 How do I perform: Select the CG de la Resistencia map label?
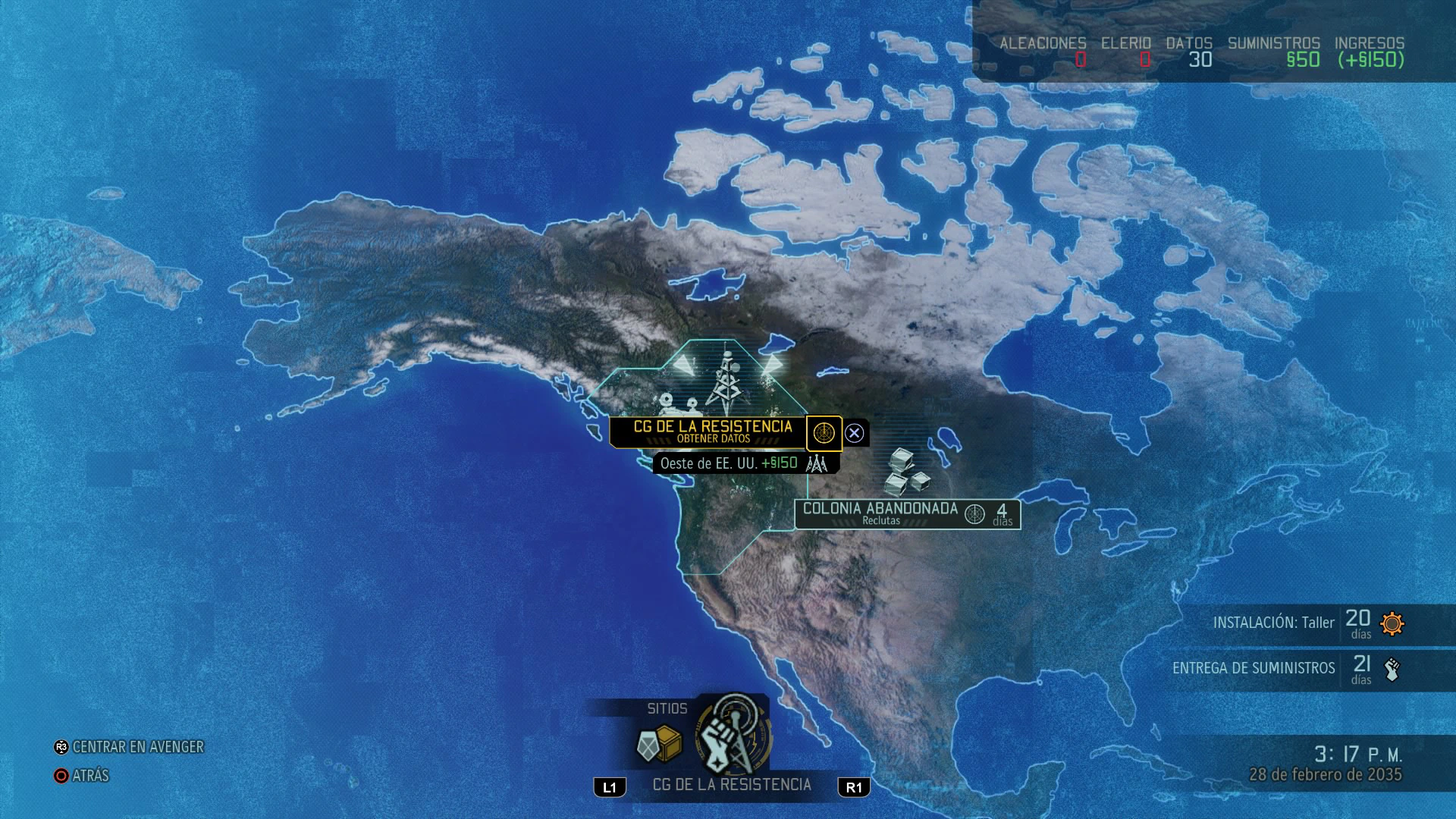coord(711,431)
